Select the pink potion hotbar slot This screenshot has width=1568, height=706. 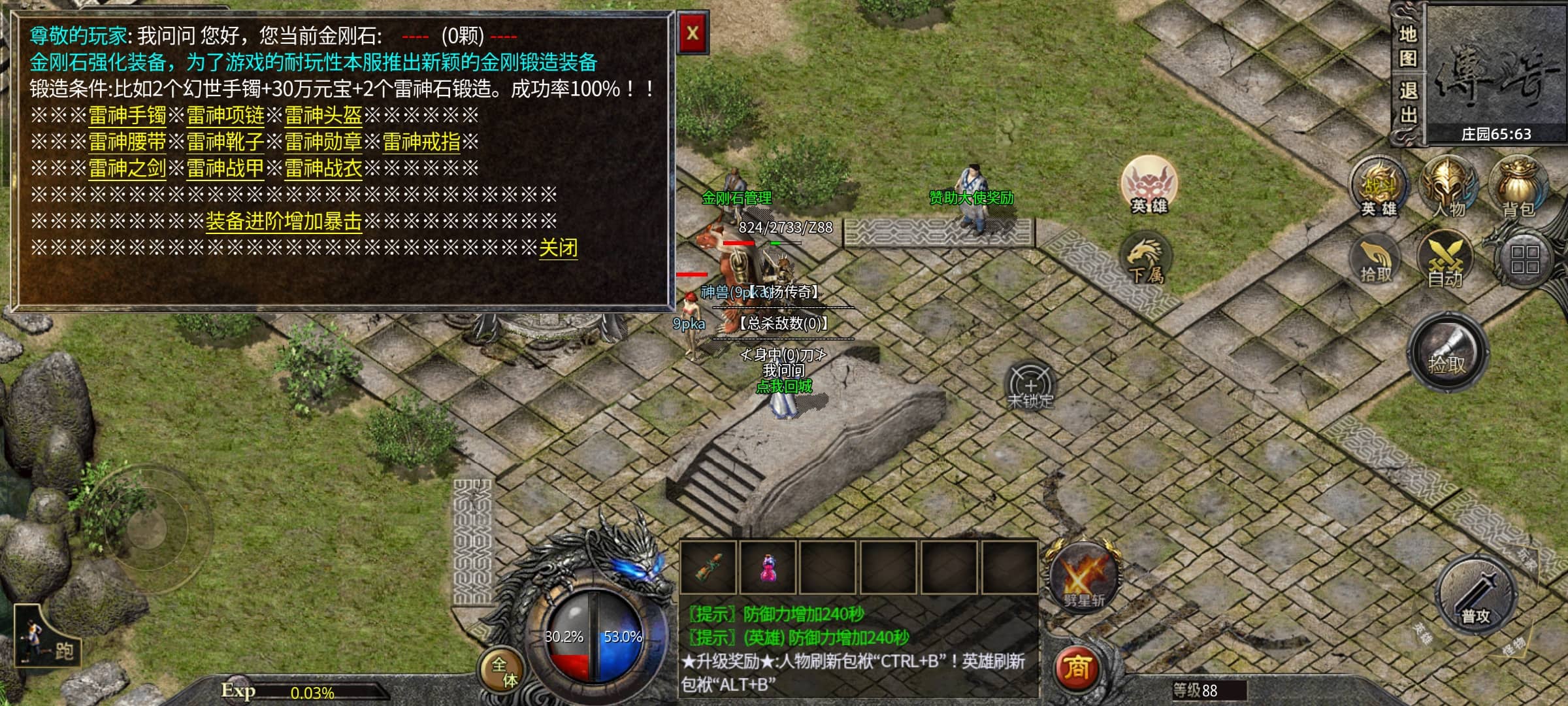point(769,567)
